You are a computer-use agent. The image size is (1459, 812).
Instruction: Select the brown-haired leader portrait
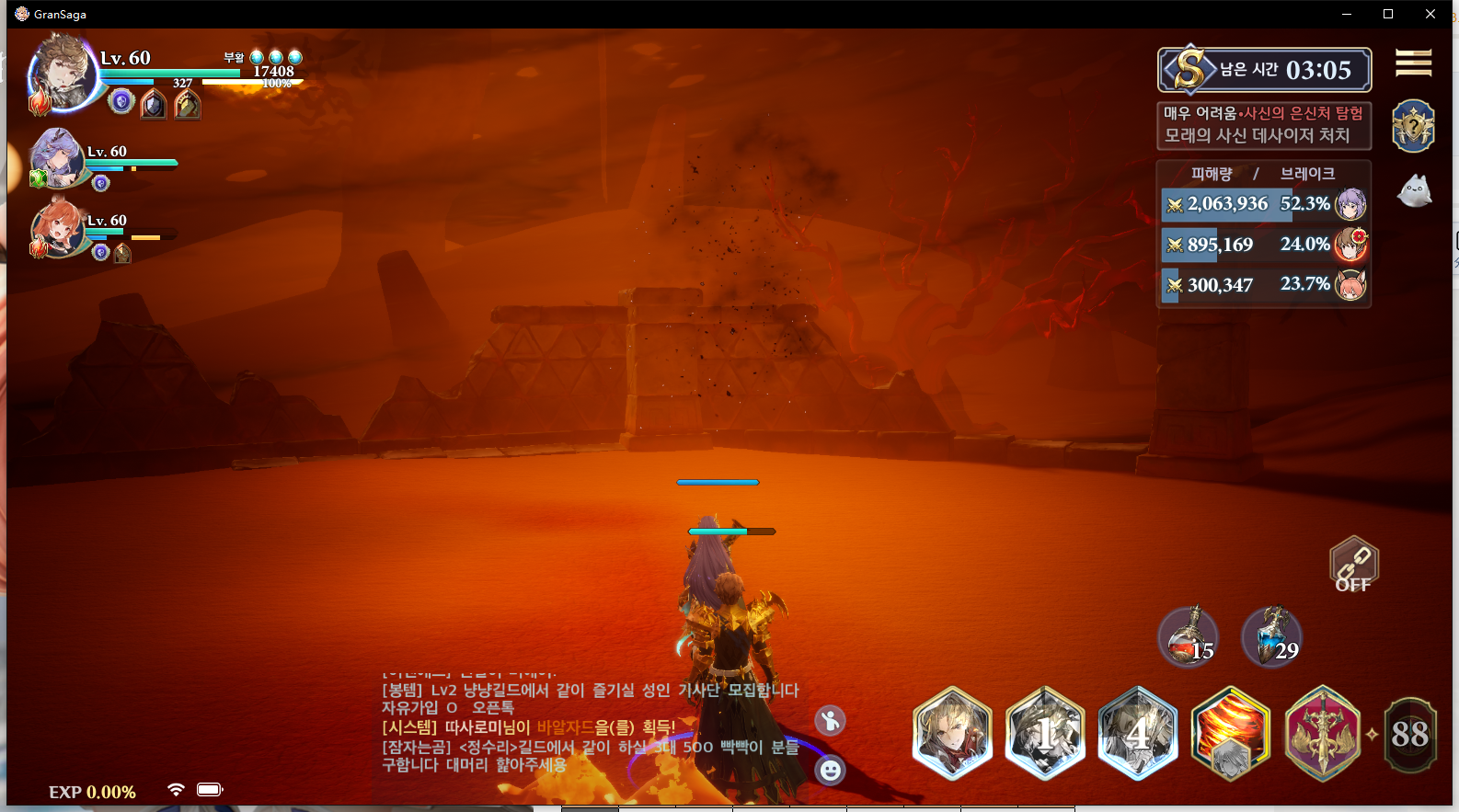pos(63,74)
